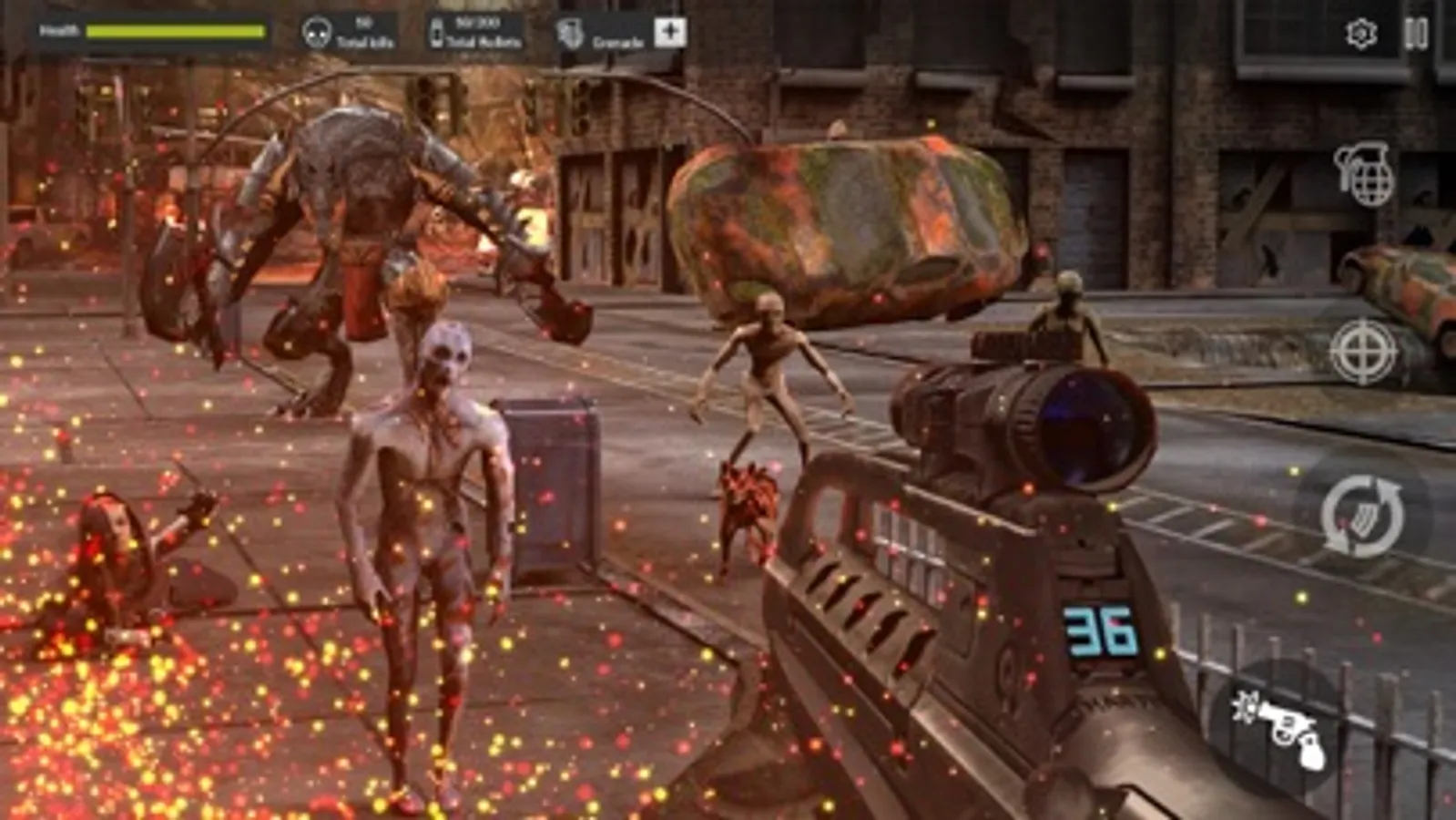Screen dimensions: 1456x820
Task: Open the gear settings menu
Action: [1360, 34]
